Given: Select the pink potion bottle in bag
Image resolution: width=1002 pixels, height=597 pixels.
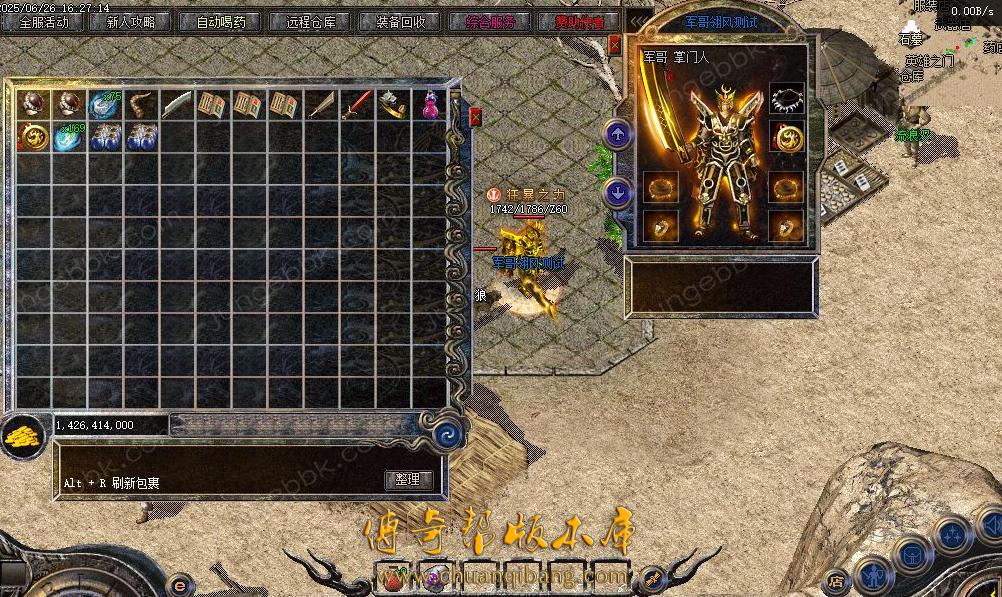Looking at the screenshot, I should 430,105.
